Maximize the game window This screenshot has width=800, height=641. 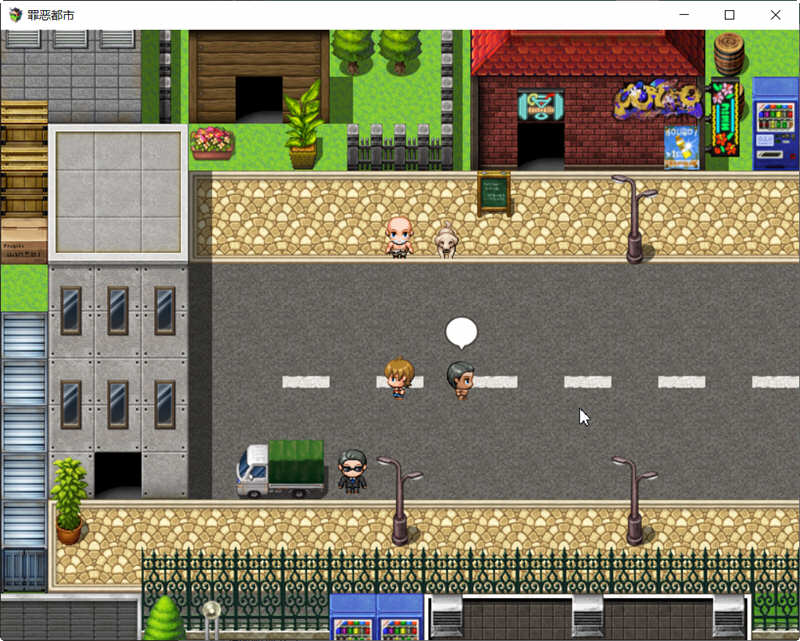pos(730,15)
